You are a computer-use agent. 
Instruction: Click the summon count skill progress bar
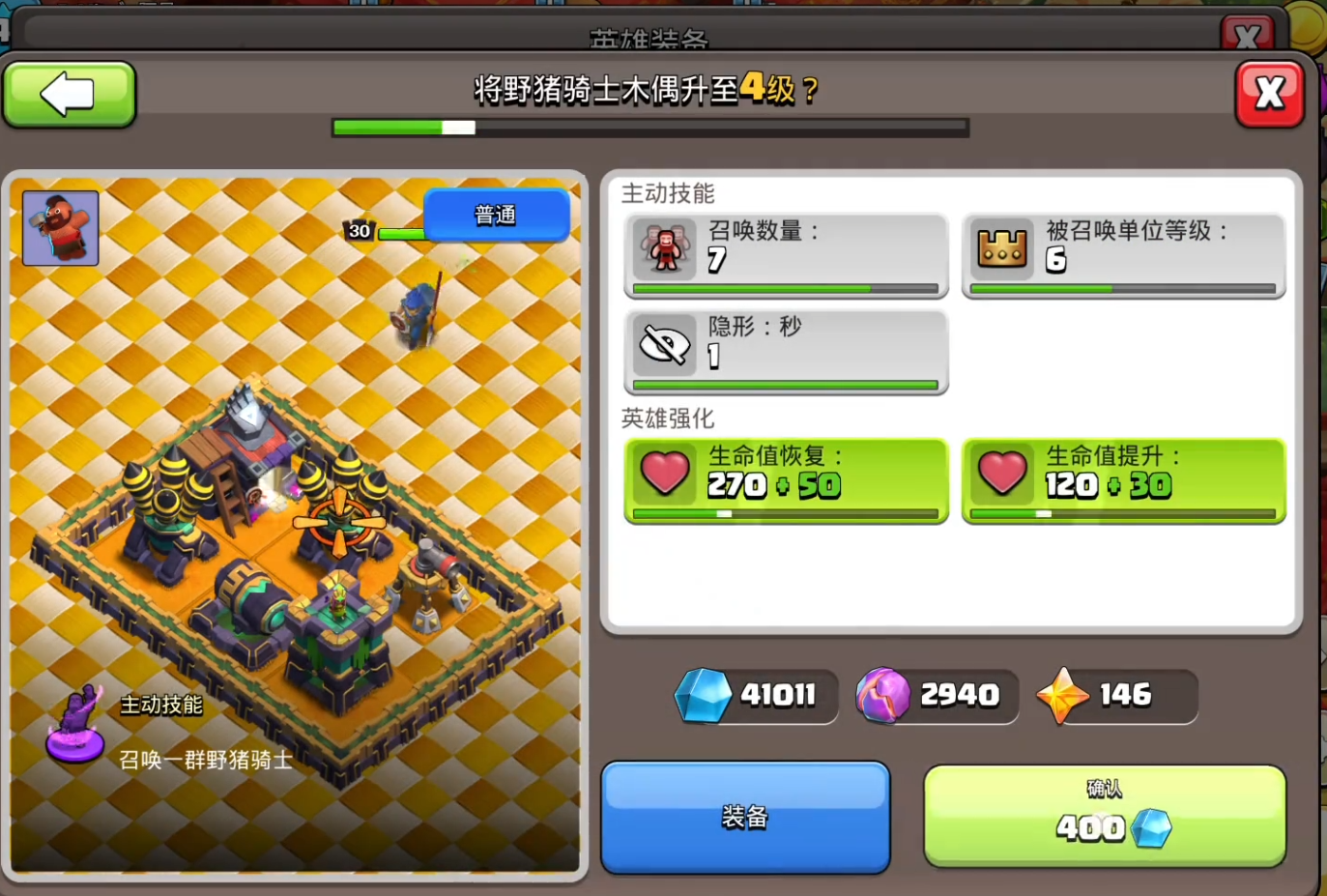(785, 288)
